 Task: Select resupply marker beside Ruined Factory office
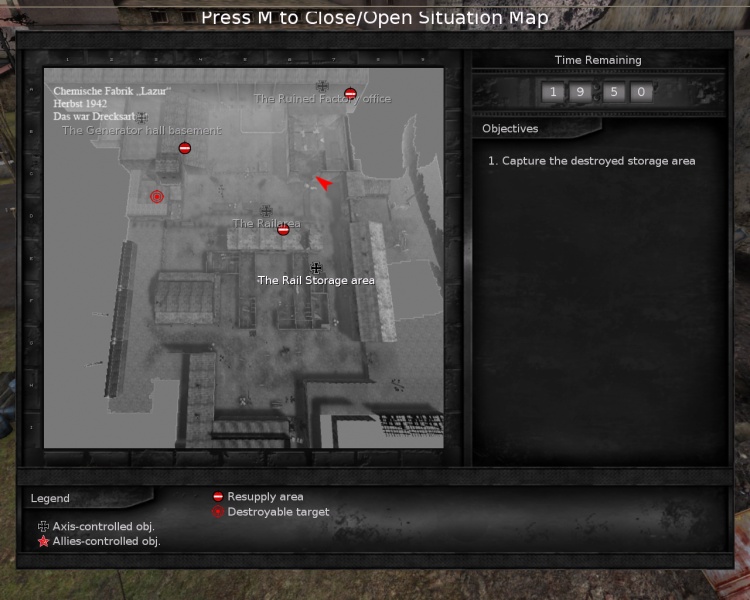point(350,93)
